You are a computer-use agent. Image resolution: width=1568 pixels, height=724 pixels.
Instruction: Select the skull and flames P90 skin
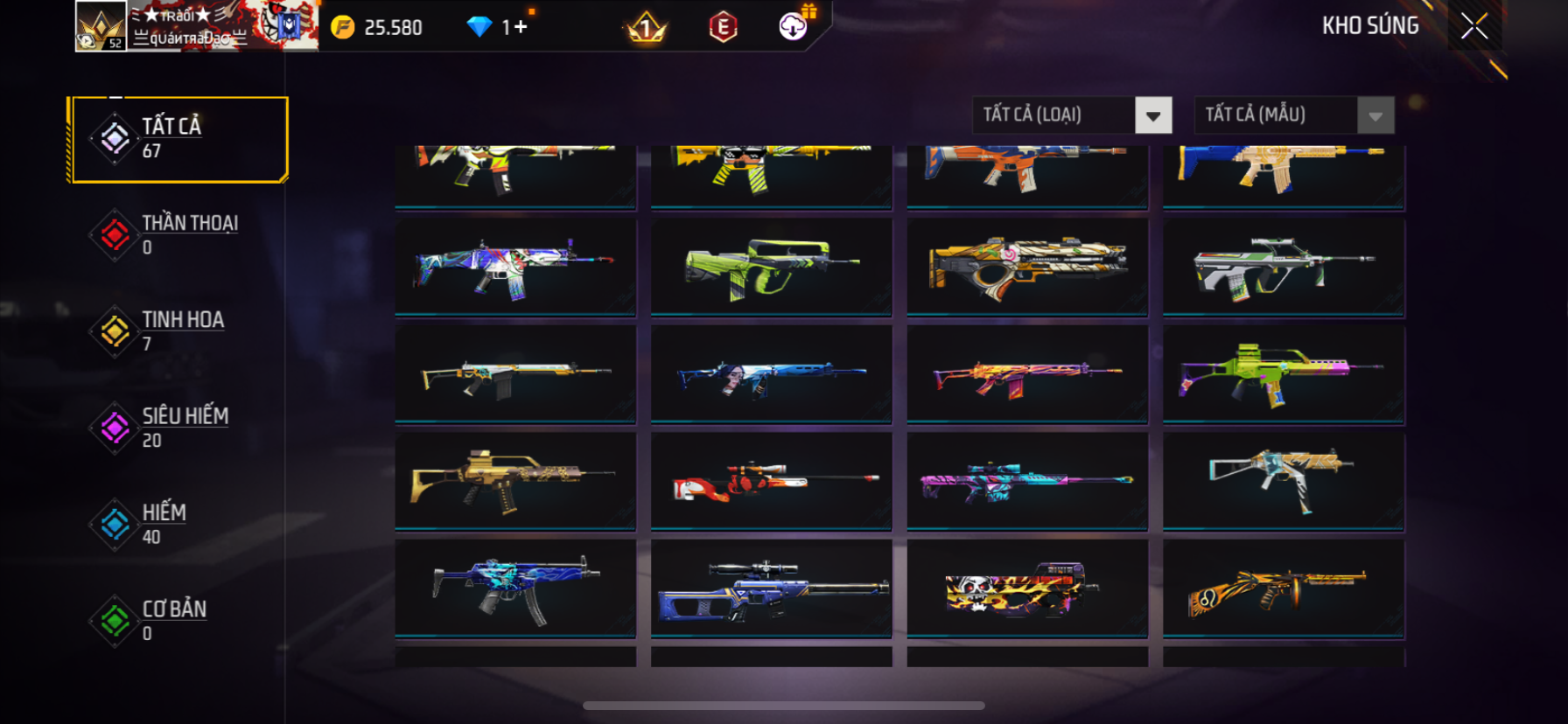pyautogui.click(x=1027, y=588)
